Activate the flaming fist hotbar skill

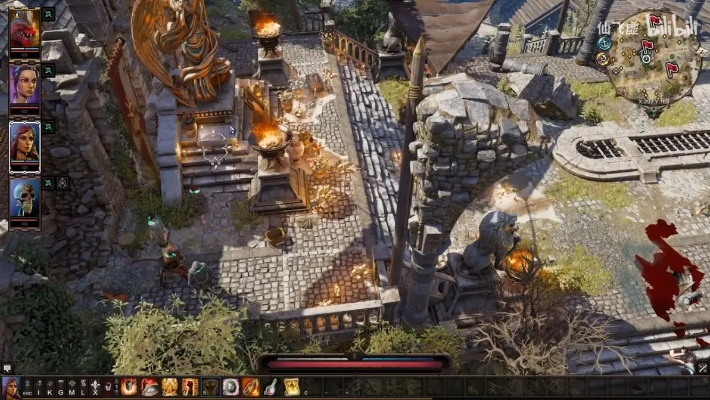point(129,387)
